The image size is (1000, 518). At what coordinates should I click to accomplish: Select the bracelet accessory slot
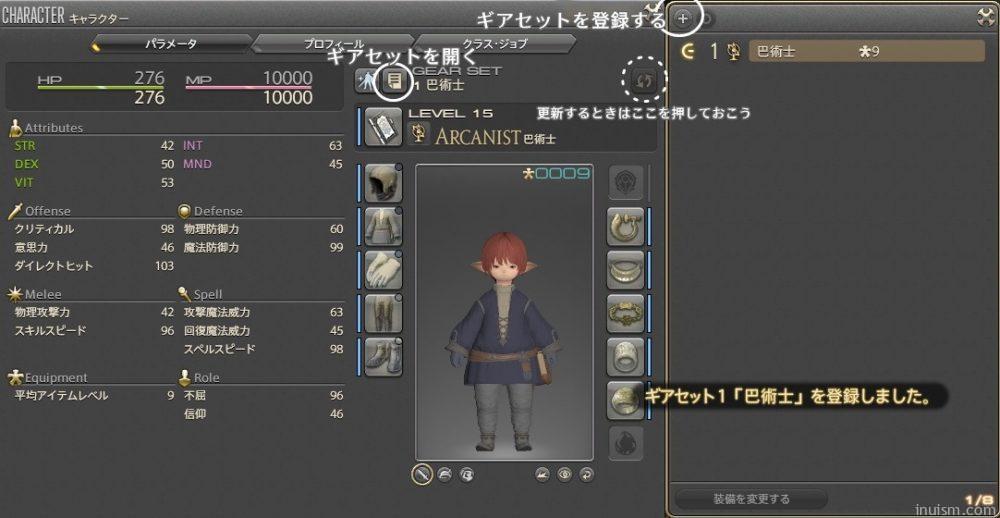tap(625, 313)
